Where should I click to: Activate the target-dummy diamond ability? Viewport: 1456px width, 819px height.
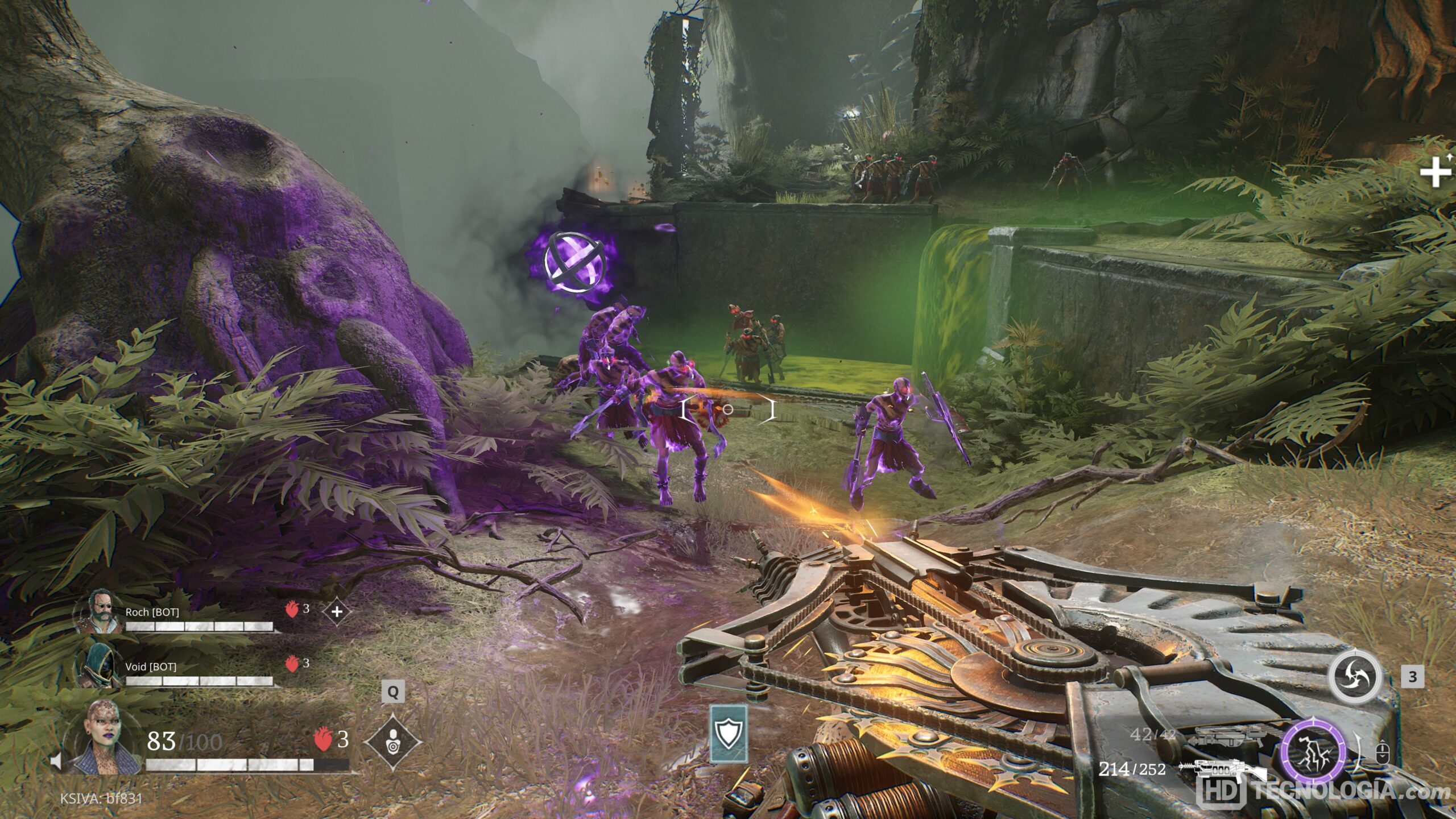(392, 742)
